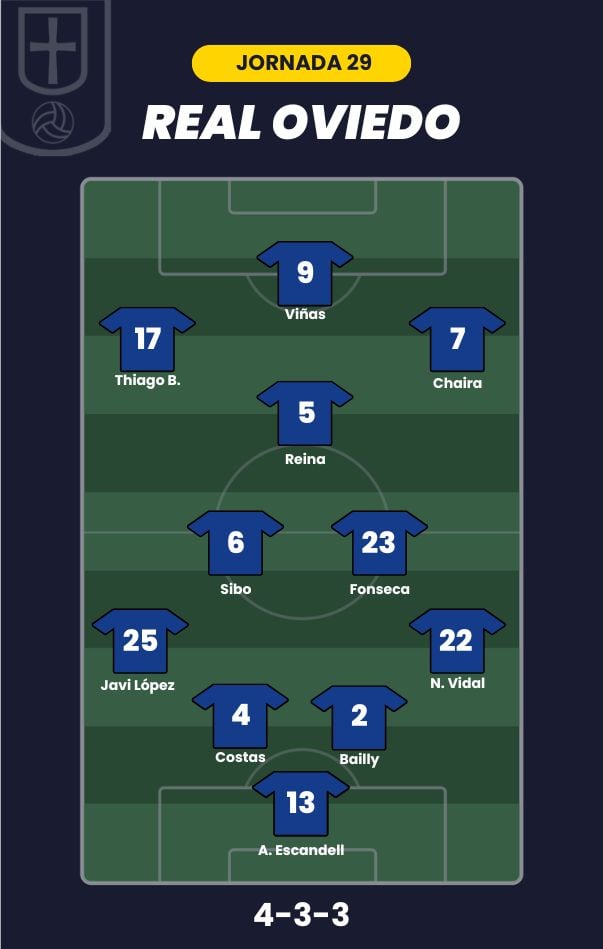
Task: Select Bailly number 2 shirt
Action: (359, 716)
